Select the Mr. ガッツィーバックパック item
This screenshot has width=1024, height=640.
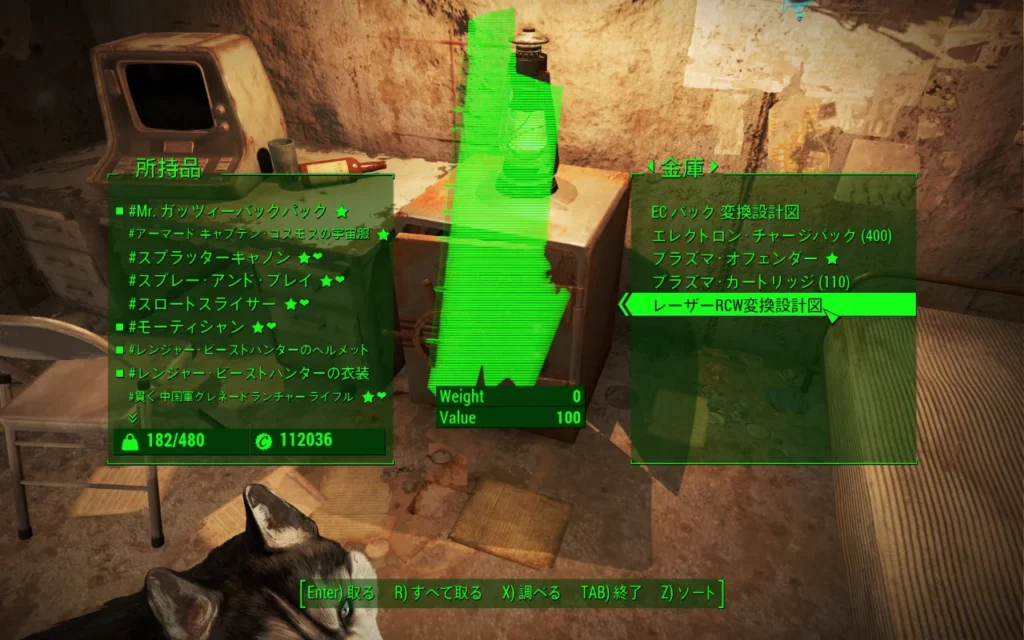tap(228, 211)
